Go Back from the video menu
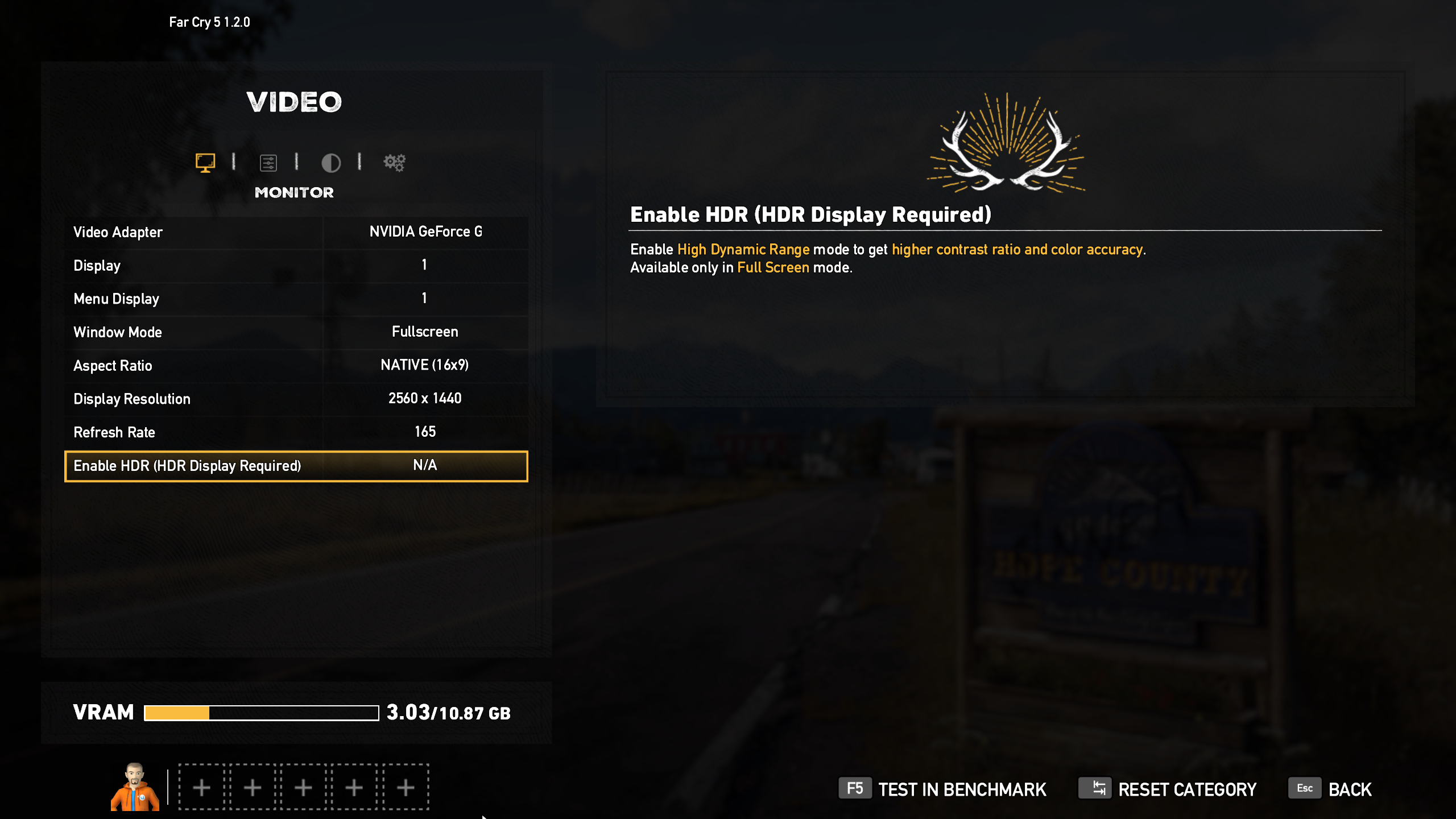This screenshot has width=1456, height=819. click(x=1330, y=789)
